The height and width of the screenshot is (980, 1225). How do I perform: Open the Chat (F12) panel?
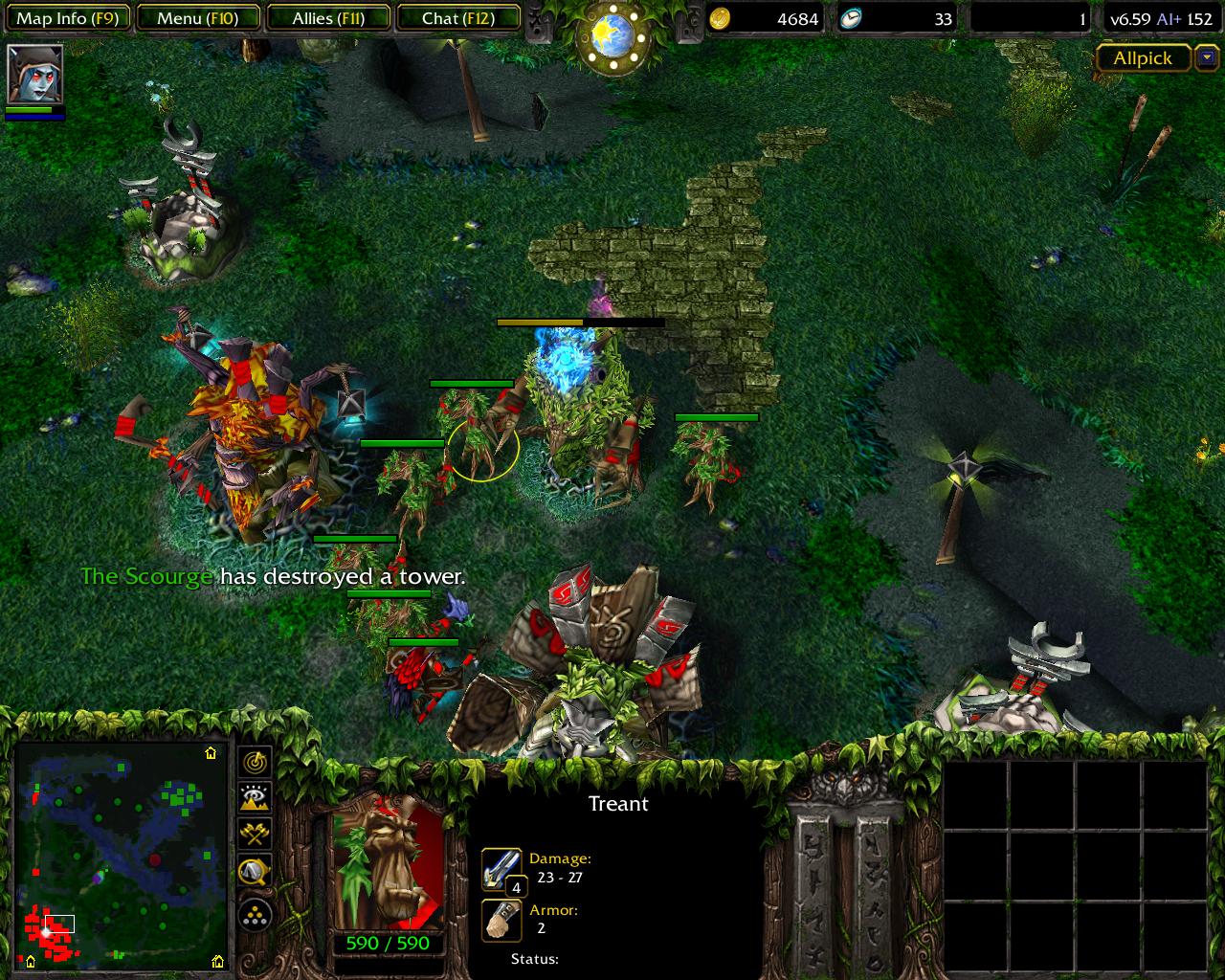coord(457,16)
